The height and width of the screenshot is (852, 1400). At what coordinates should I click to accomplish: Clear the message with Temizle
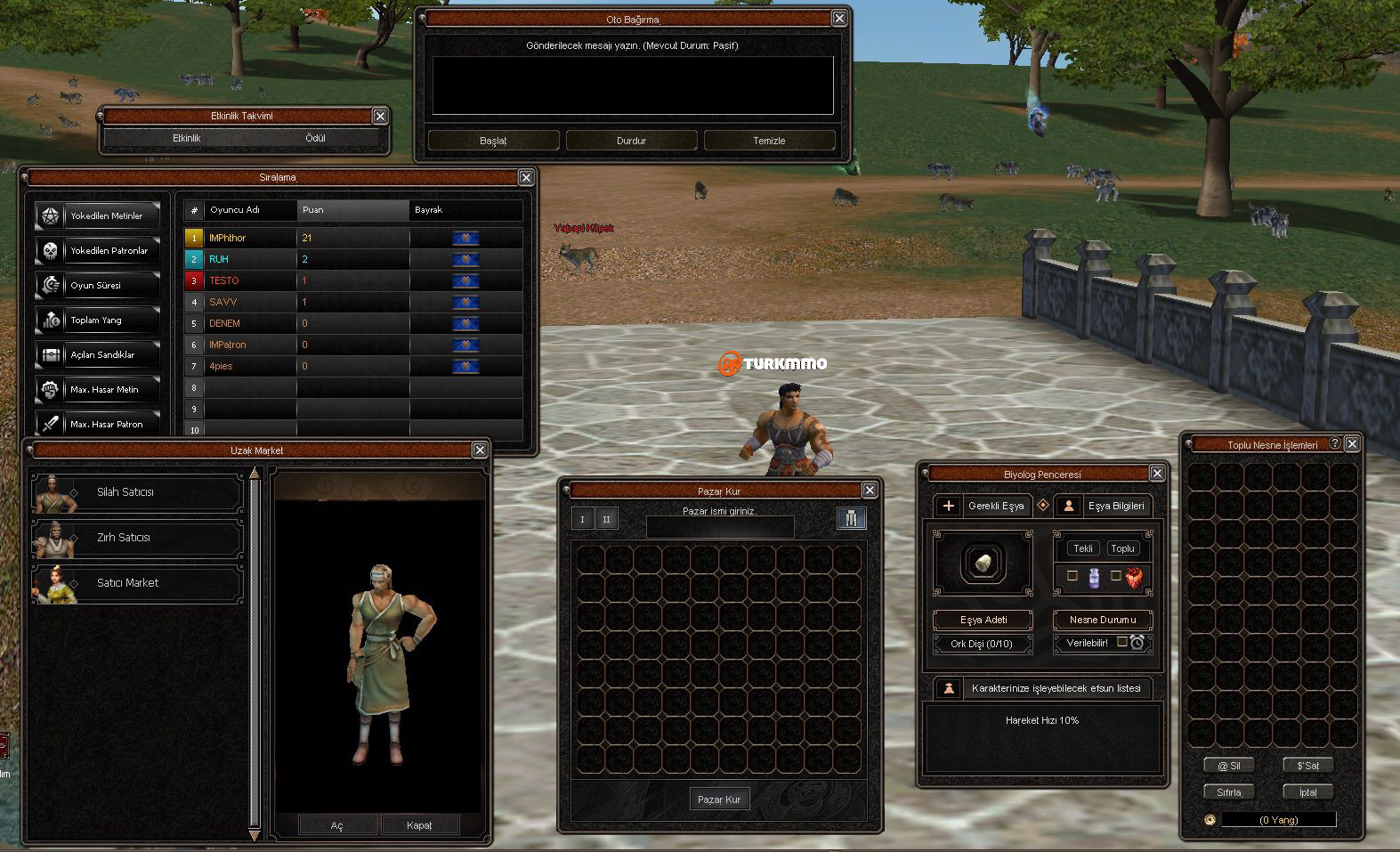769,141
